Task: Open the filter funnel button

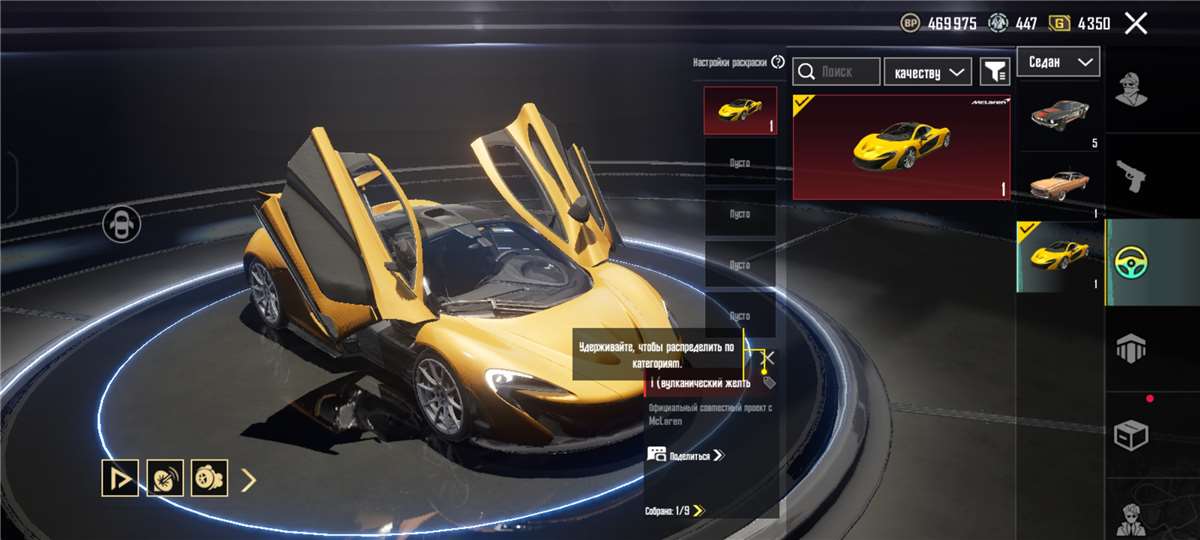Action: point(994,71)
